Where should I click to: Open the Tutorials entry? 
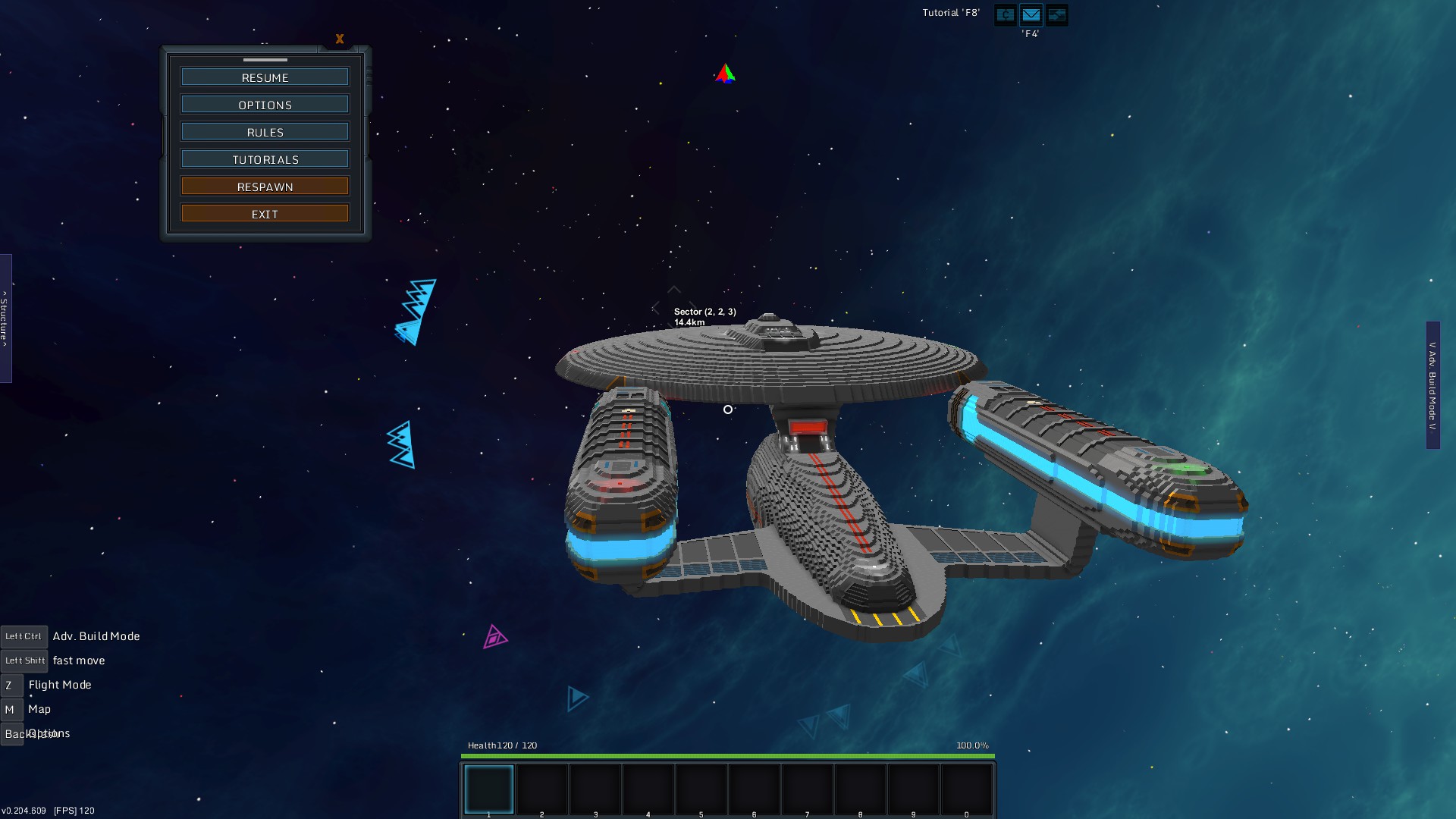click(265, 159)
